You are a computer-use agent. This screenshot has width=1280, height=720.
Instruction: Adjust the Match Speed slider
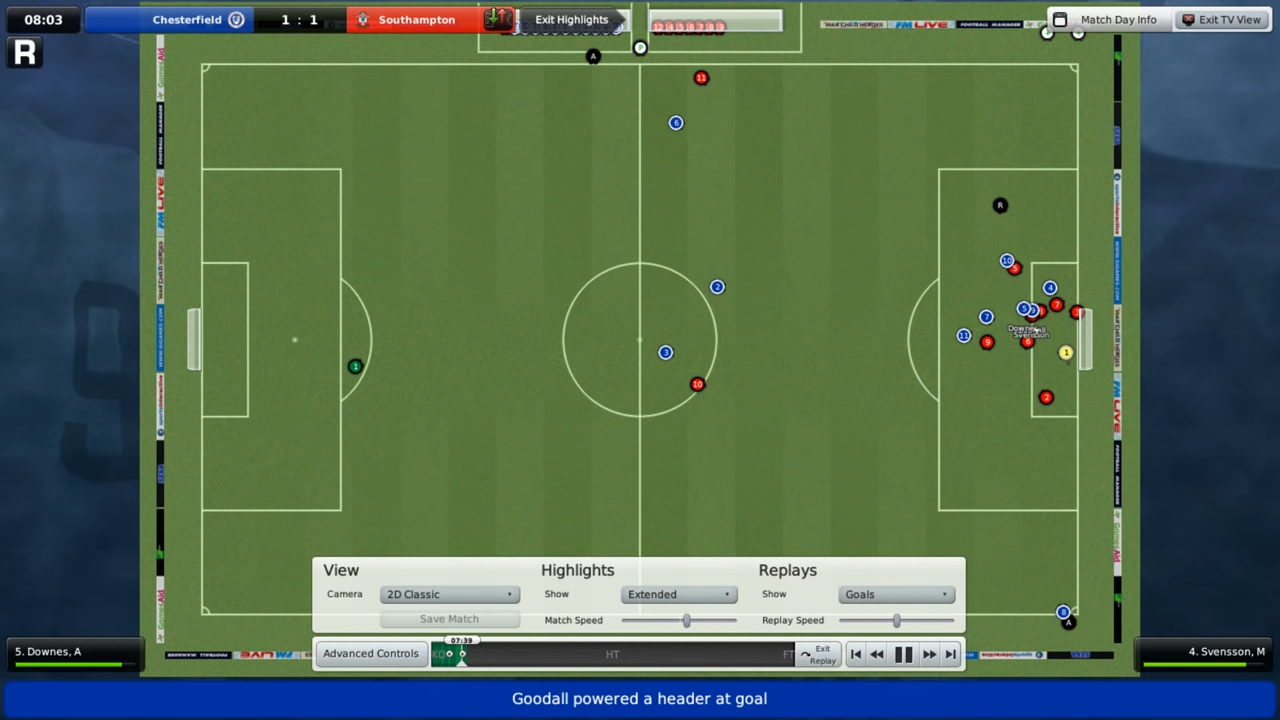tap(686, 620)
